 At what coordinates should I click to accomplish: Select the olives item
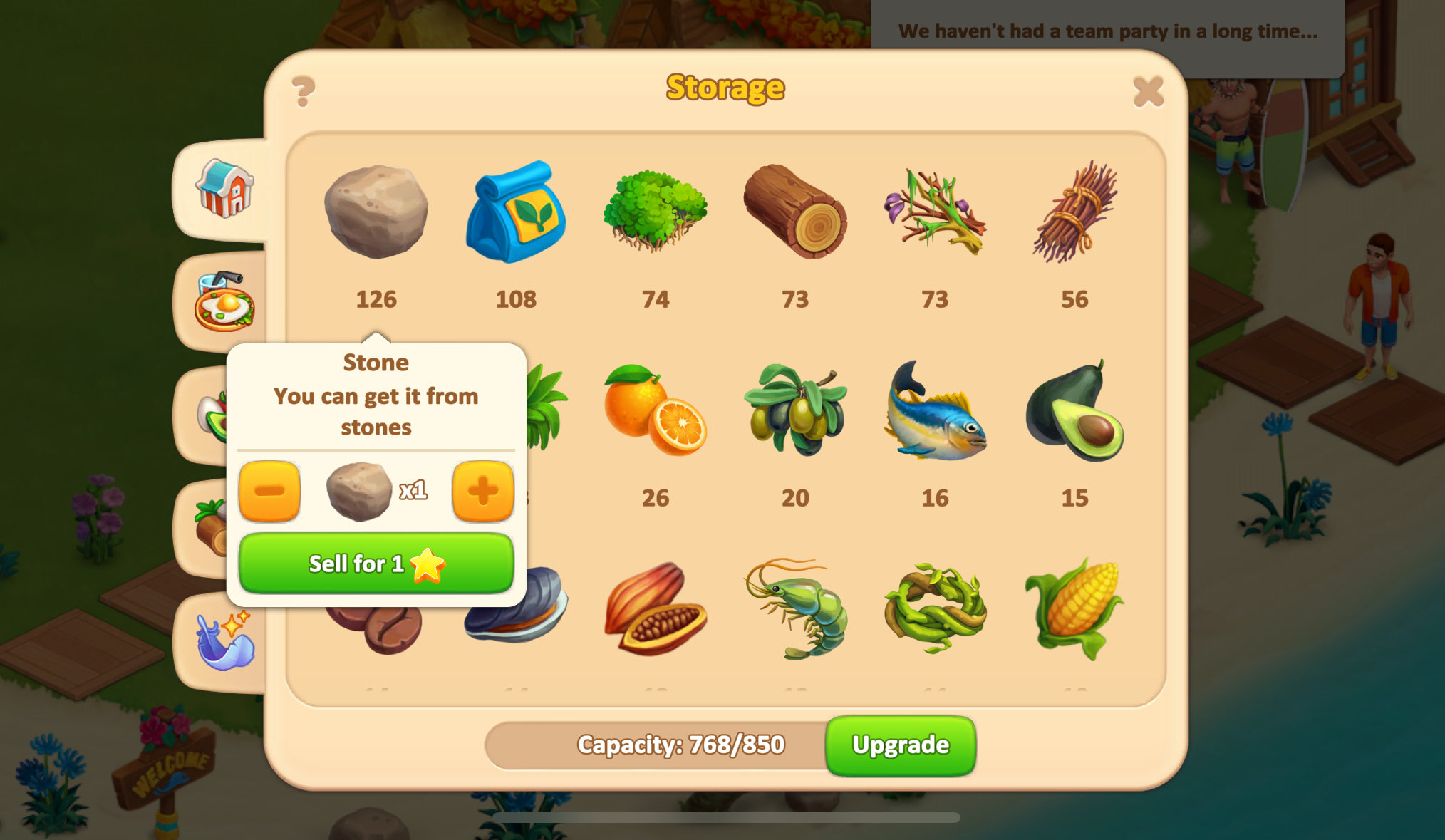point(795,410)
